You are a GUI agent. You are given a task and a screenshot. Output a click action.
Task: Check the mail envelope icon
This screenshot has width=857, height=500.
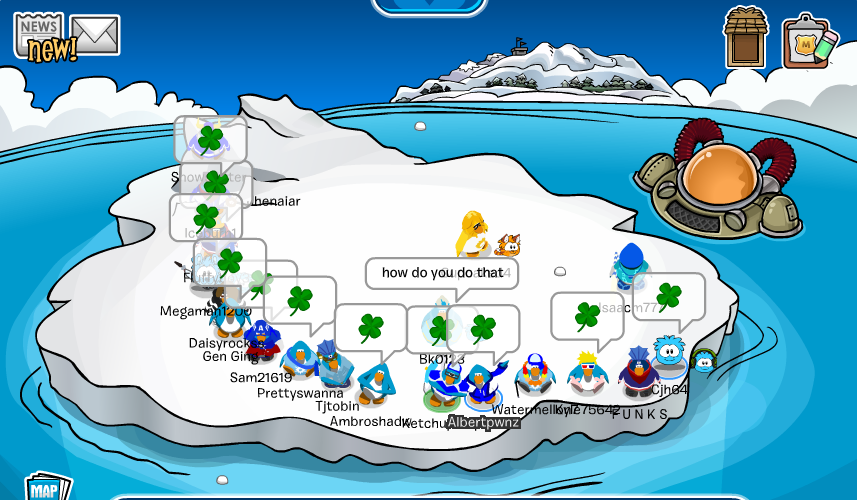[95, 36]
